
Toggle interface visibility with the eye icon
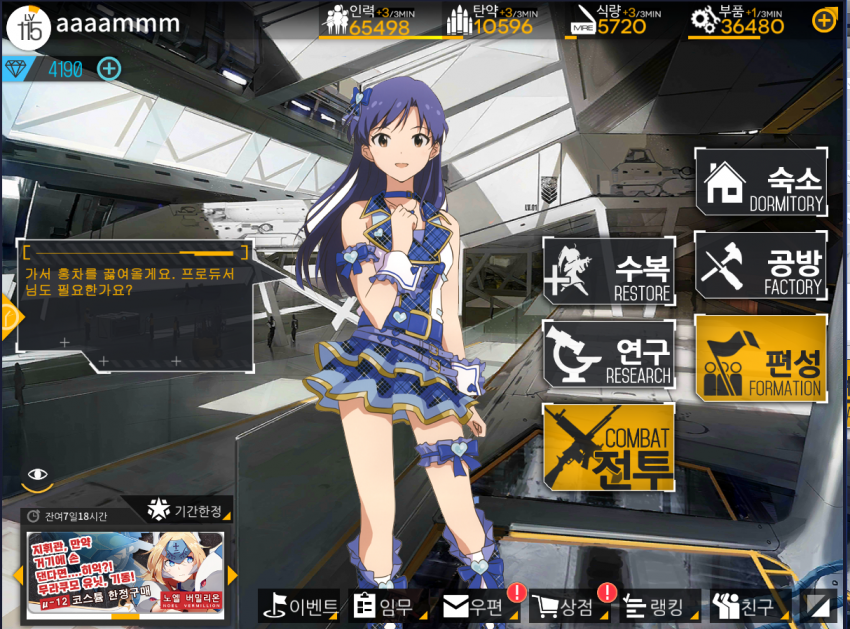(x=38, y=475)
